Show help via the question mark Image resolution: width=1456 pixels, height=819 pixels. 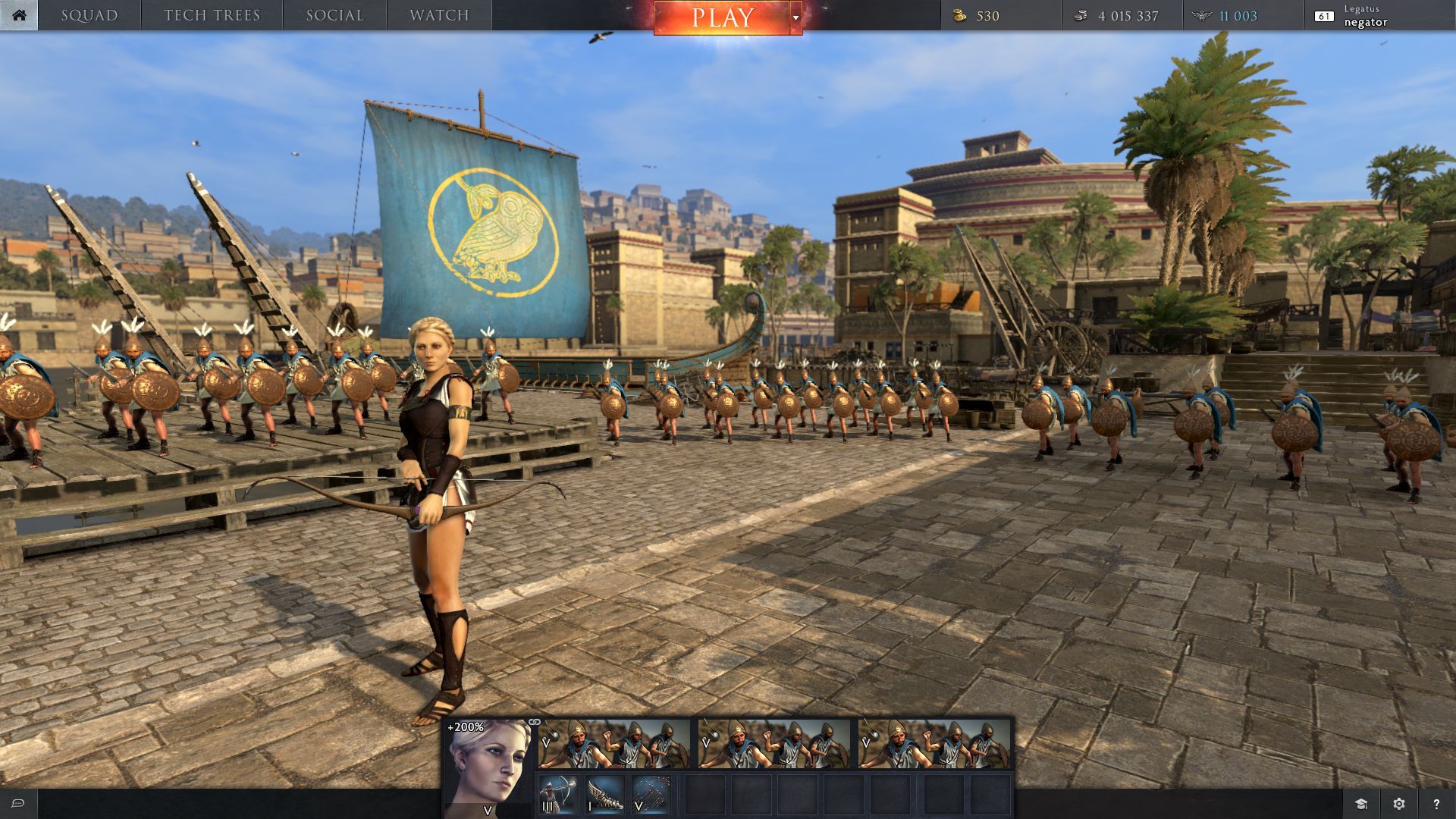point(1436,804)
